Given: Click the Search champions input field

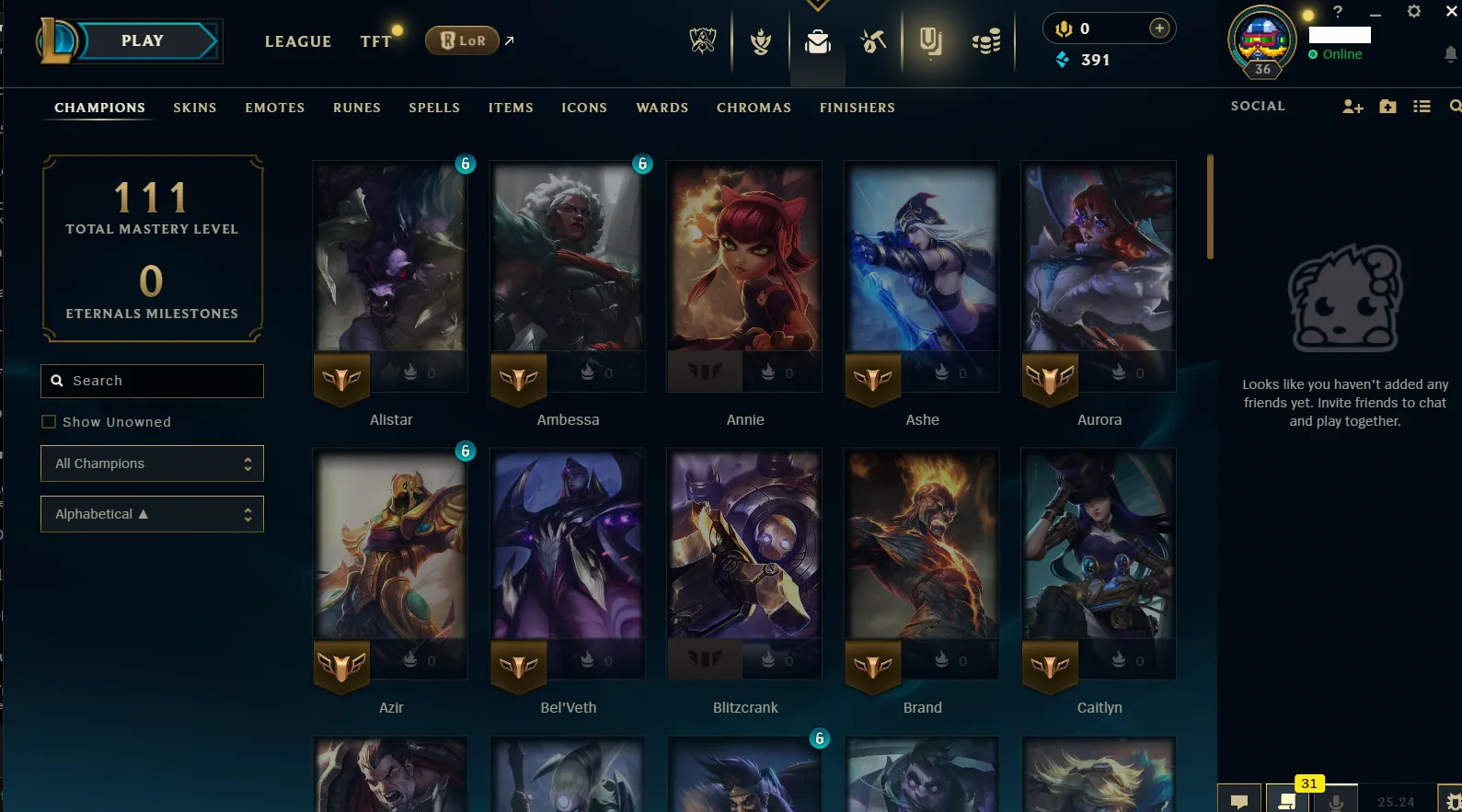Looking at the screenshot, I should coord(152,381).
